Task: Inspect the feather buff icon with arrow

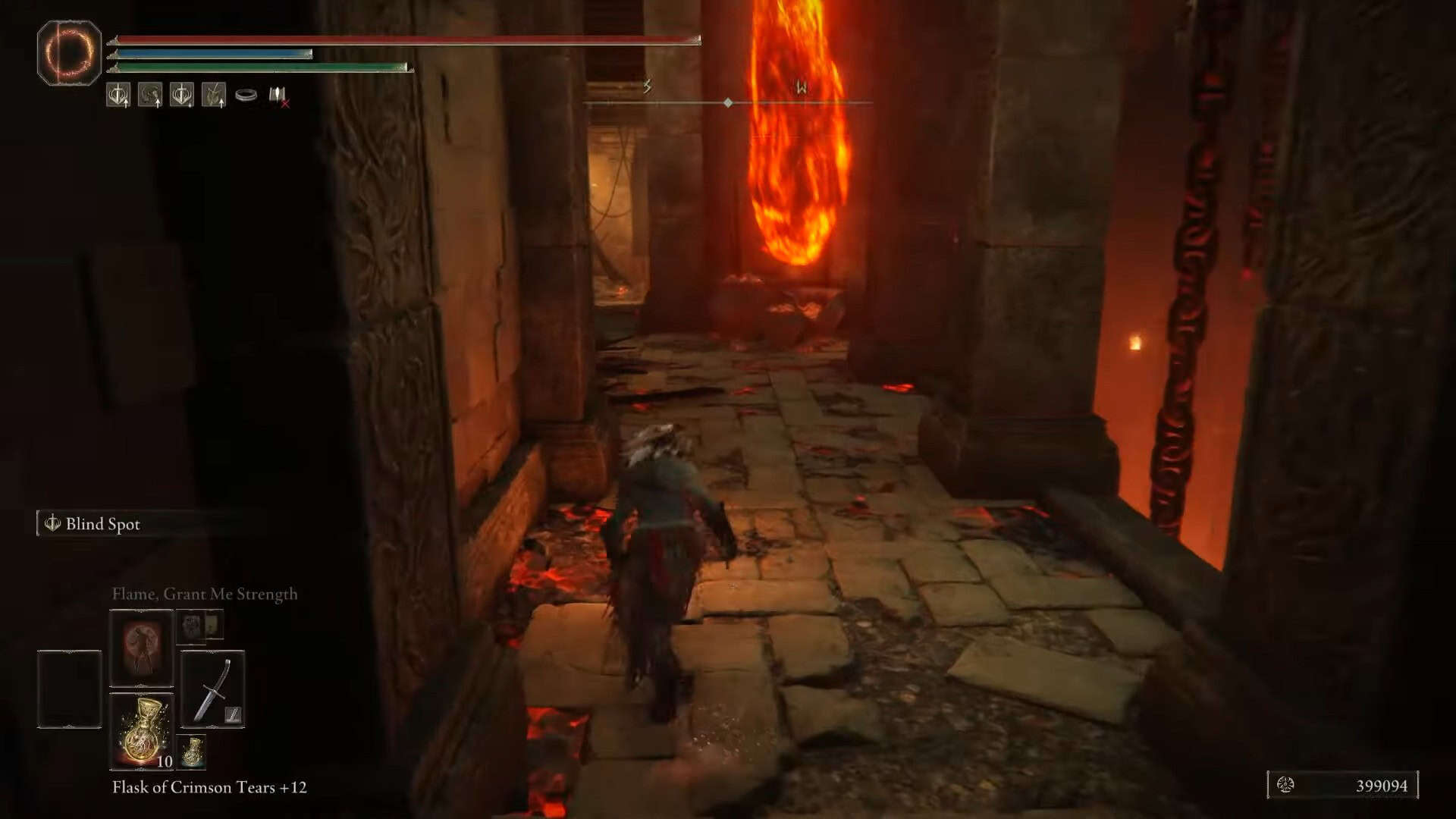Action: point(214,95)
